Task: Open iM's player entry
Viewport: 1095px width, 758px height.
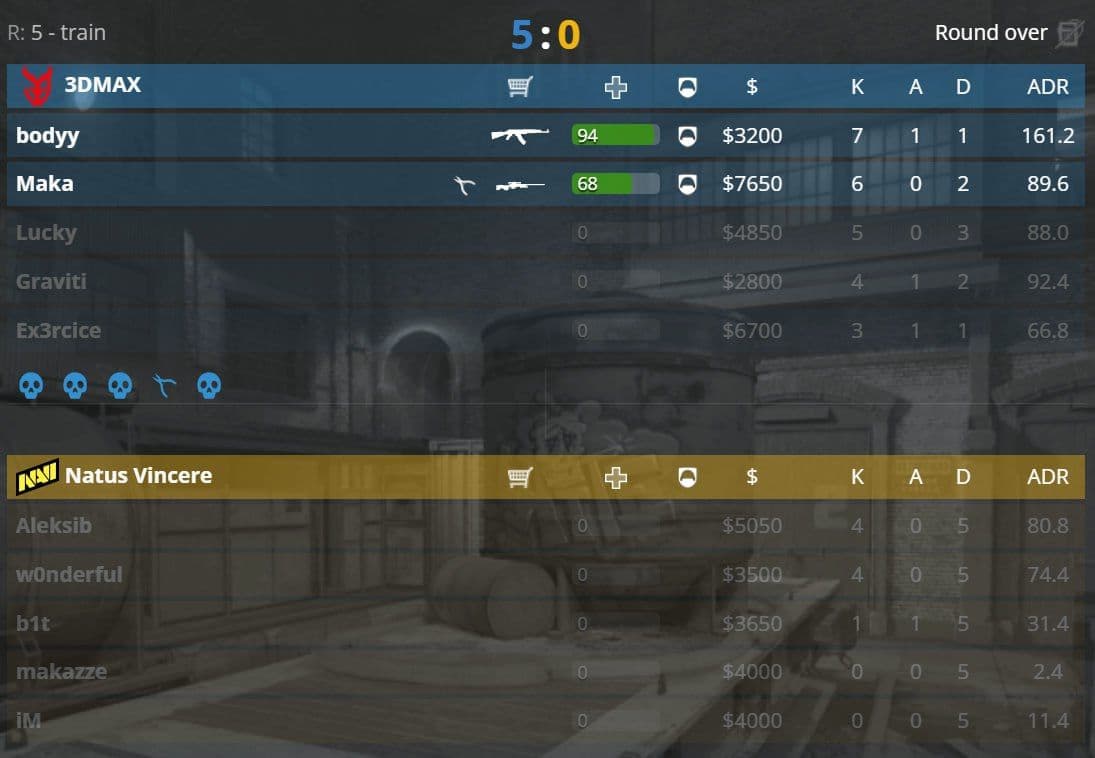Action: [x=29, y=719]
